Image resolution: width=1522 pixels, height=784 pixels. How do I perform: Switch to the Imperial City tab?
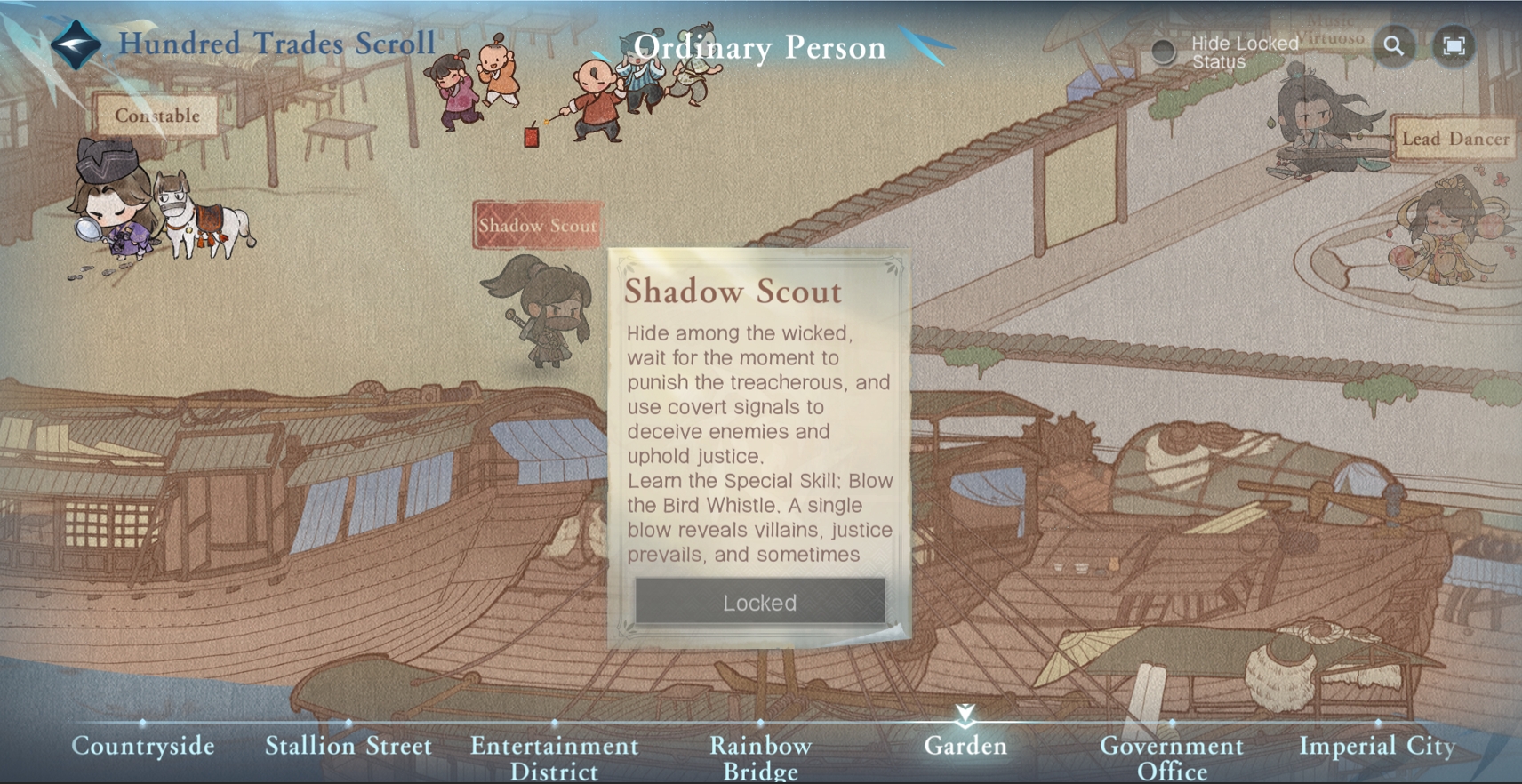pyautogui.click(x=1377, y=746)
